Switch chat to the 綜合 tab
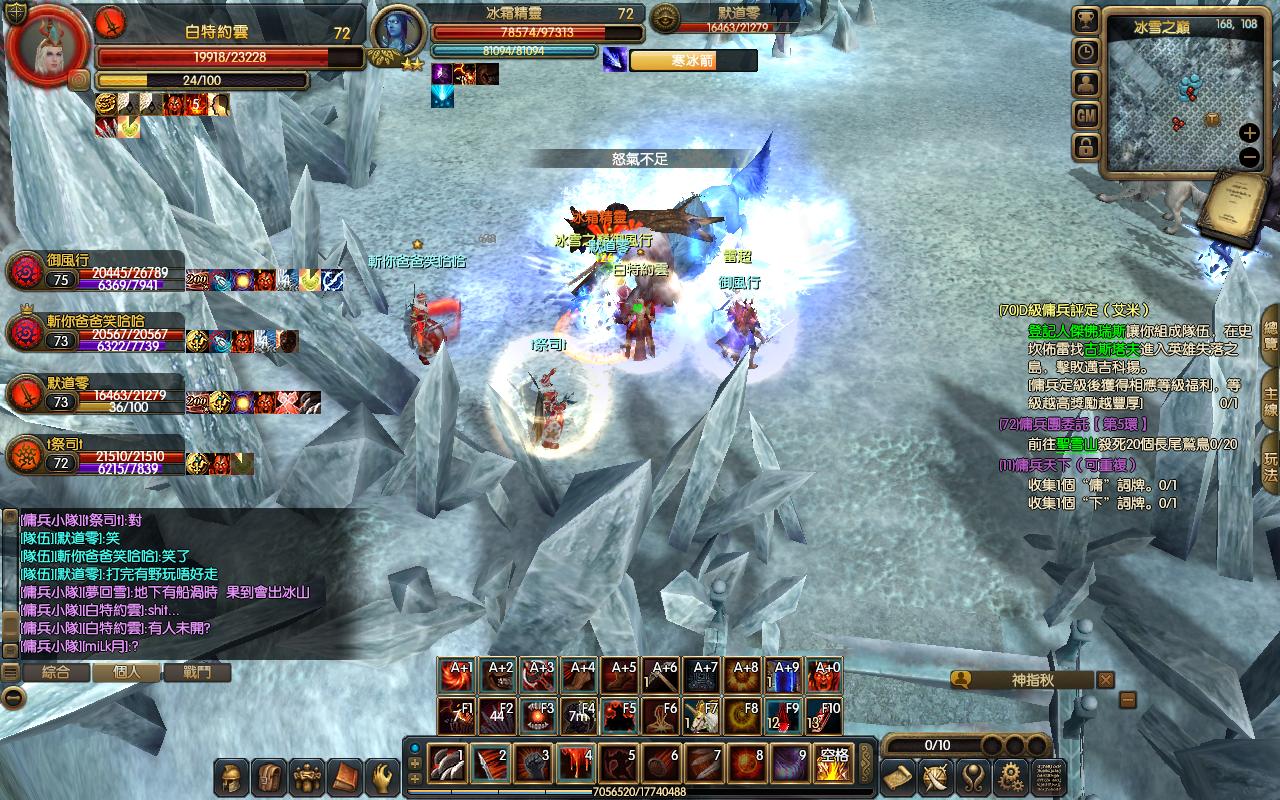 pyautogui.click(x=56, y=672)
